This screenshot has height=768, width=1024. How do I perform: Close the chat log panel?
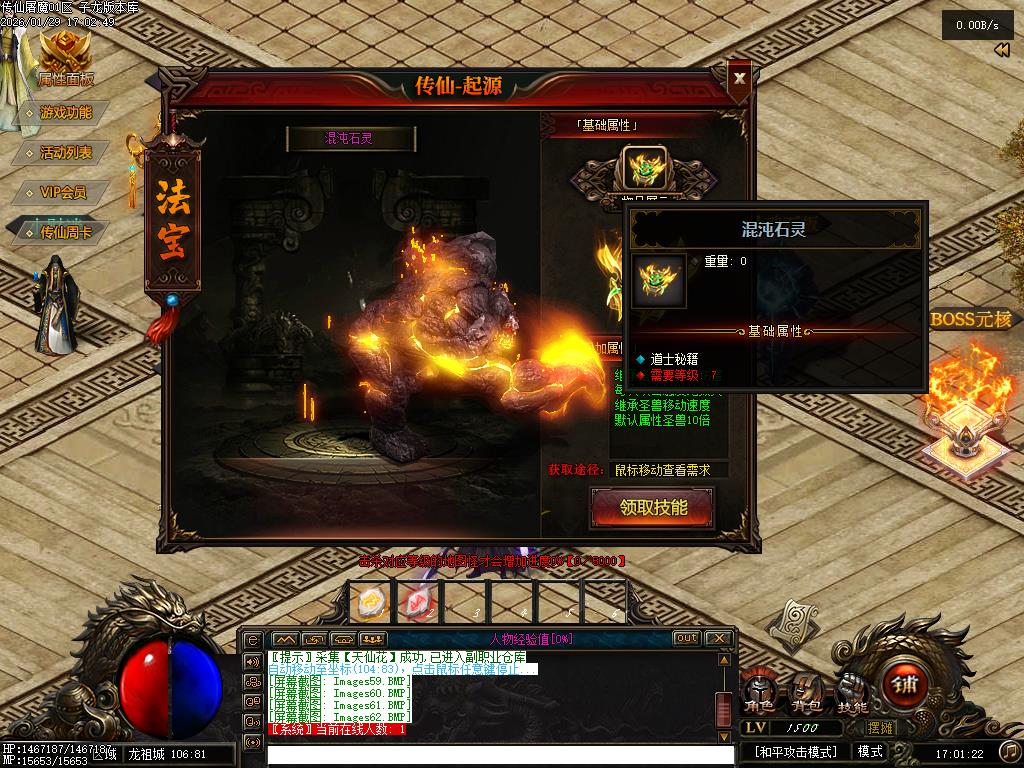[x=718, y=638]
